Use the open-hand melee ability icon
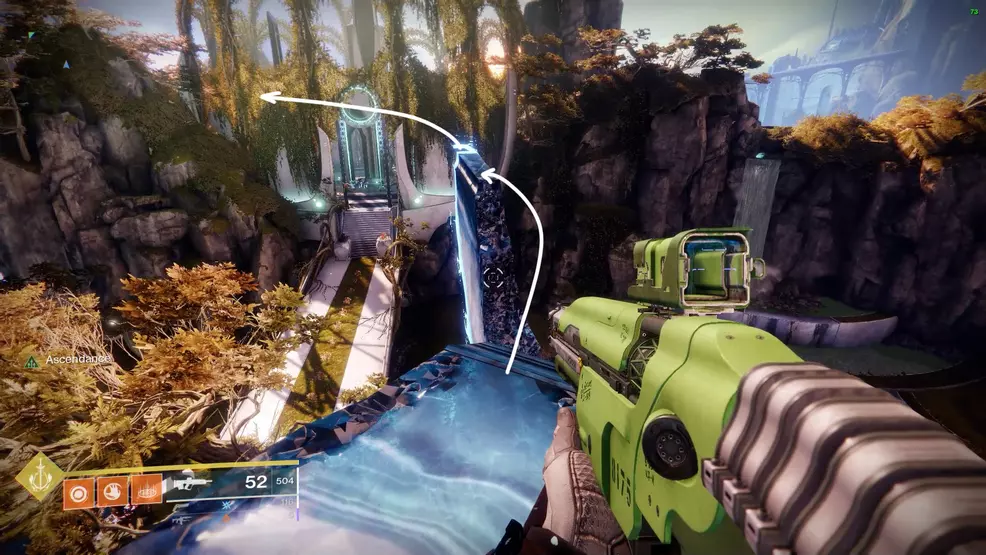Screen dimensions: 986x555 click(x=110, y=489)
